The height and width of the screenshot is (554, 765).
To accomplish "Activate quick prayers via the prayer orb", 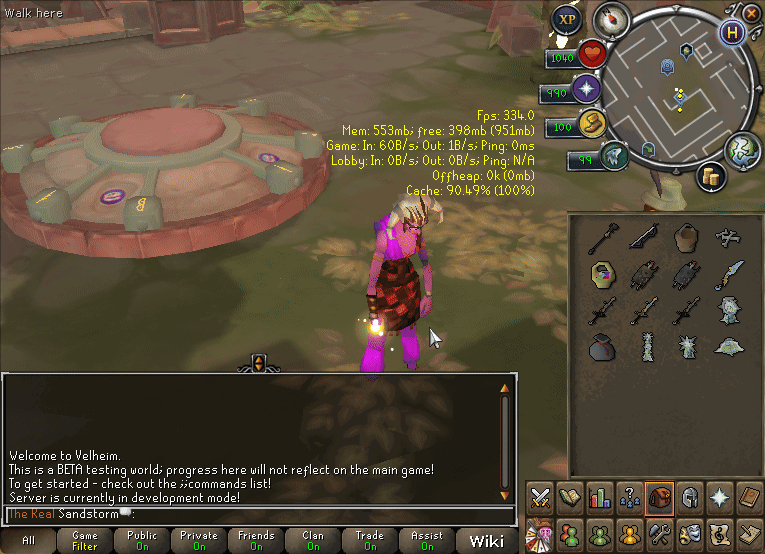I will coord(585,90).
